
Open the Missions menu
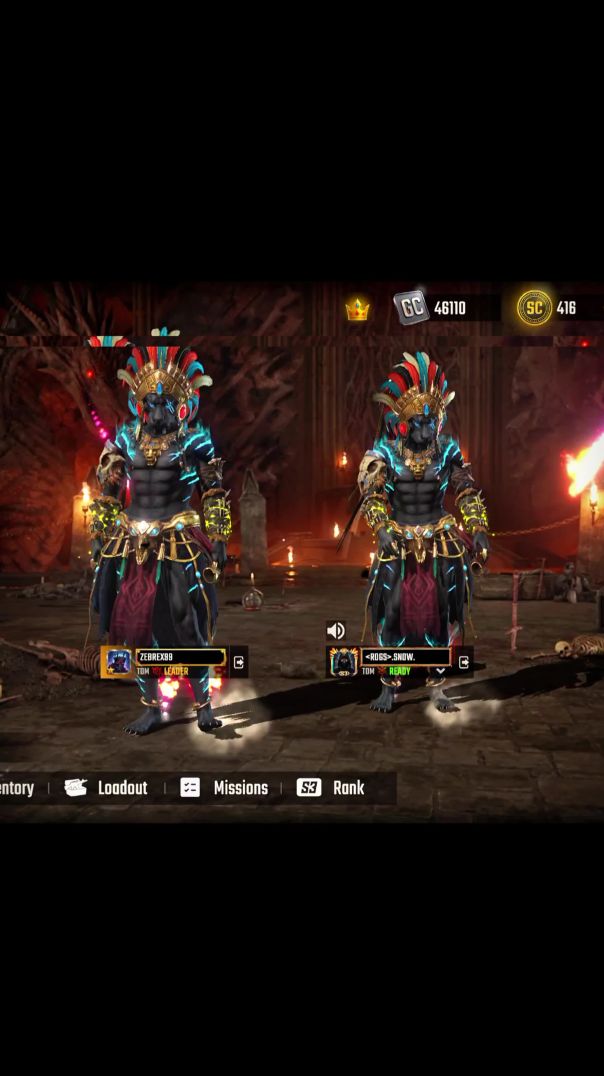[x=224, y=788]
